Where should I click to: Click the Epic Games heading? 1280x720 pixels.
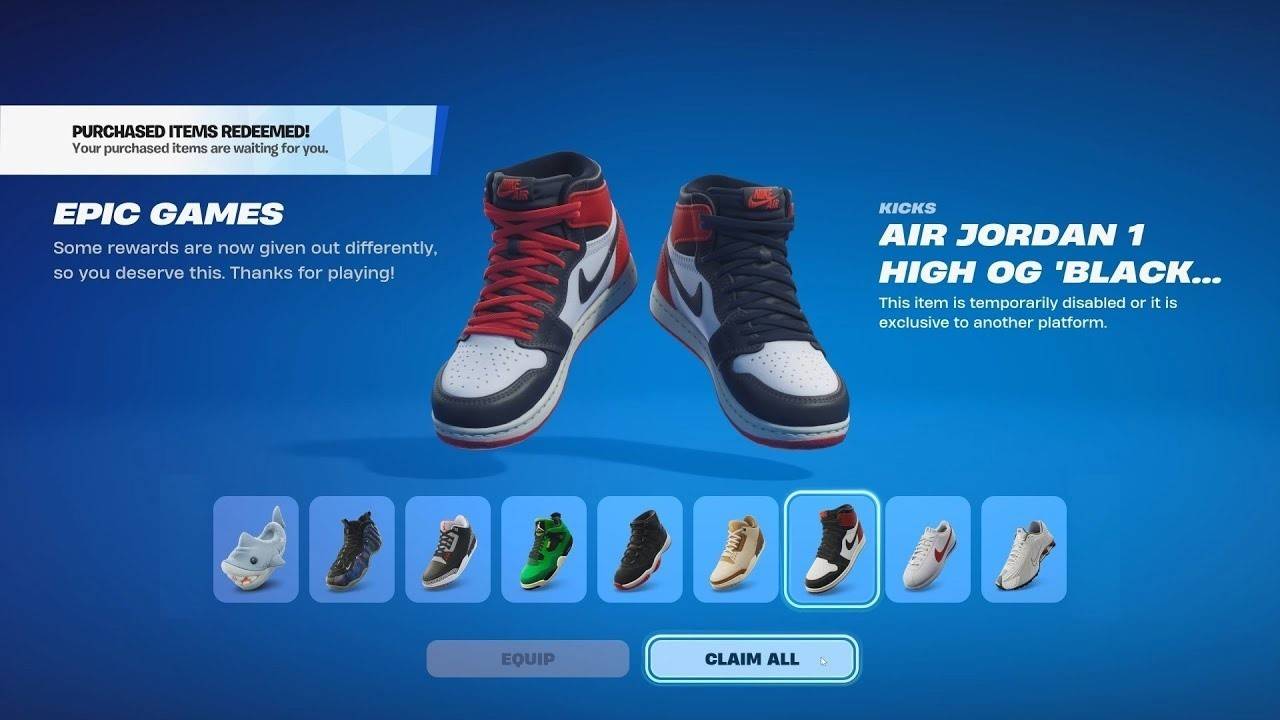pos(168,213)
